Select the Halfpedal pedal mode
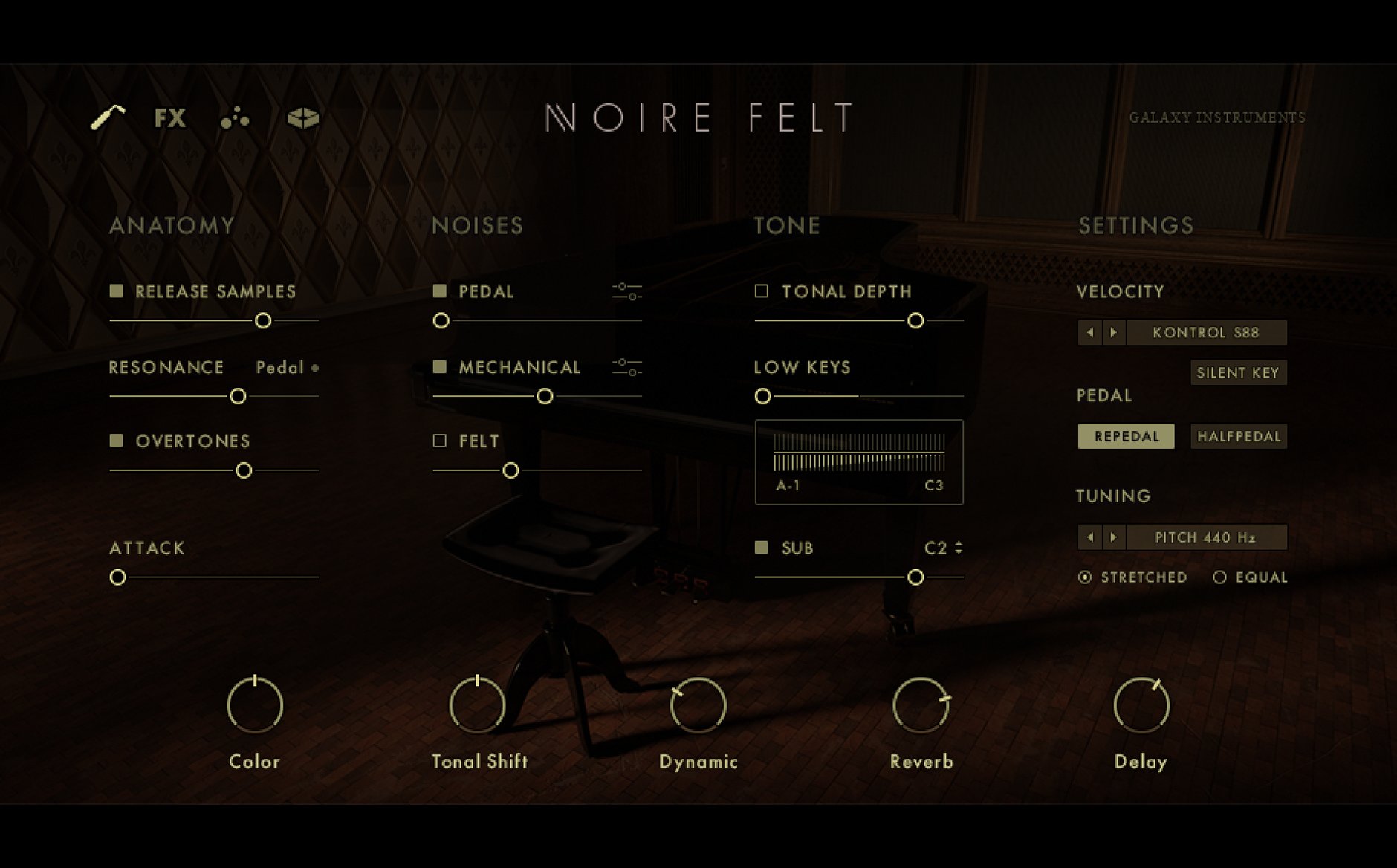 1238,436
